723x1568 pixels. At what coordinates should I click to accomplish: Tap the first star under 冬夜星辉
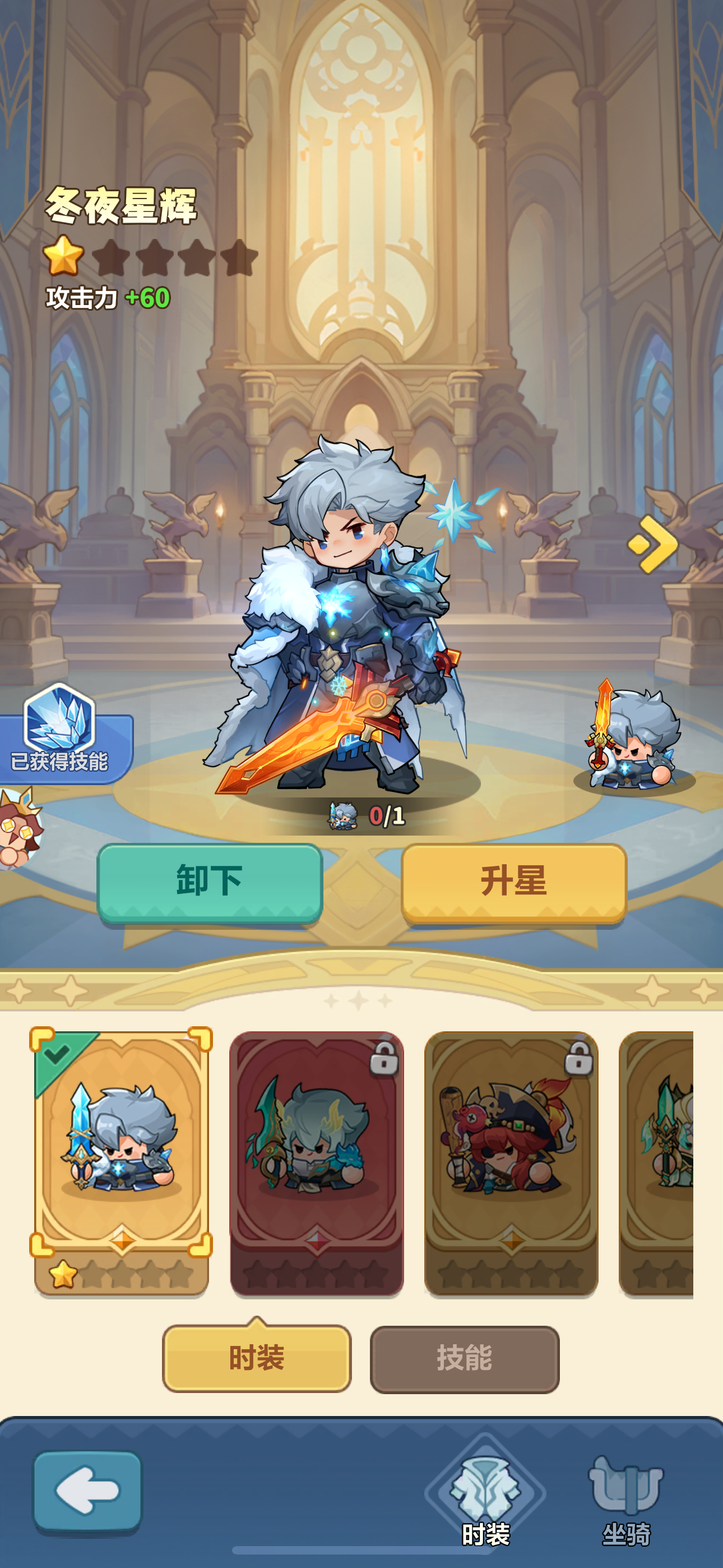coord(64,256)
